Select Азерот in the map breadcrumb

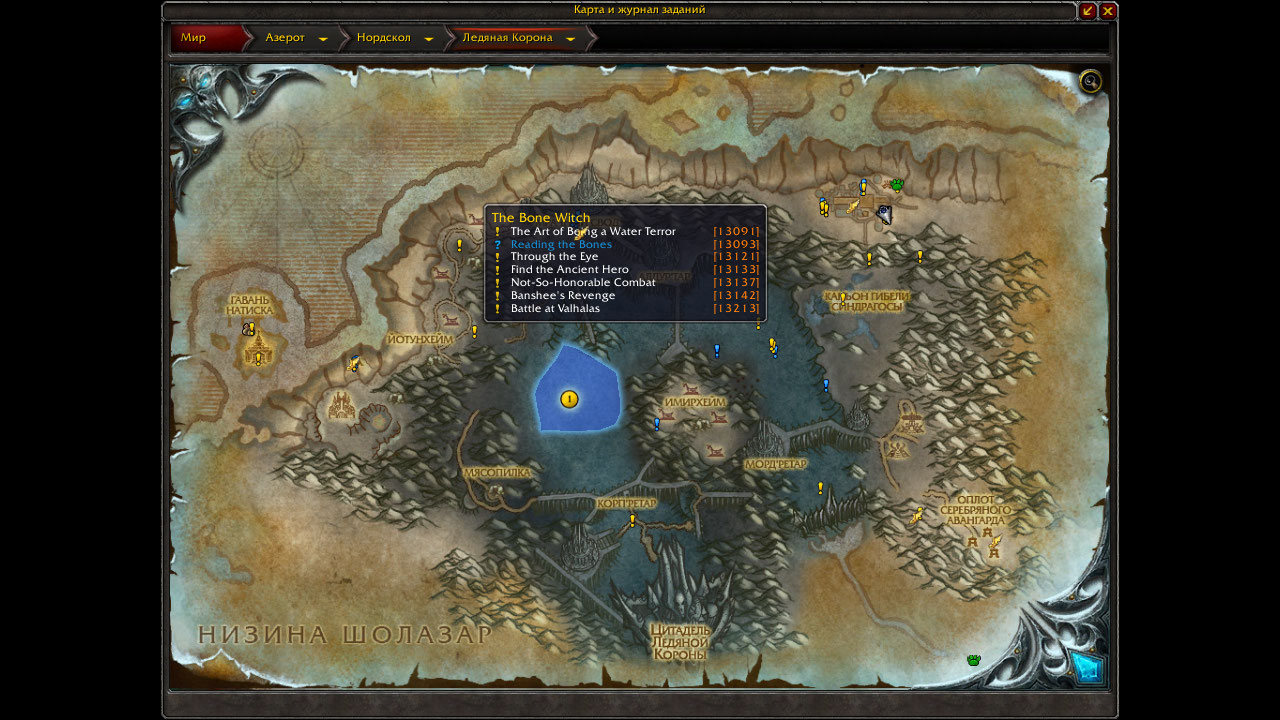click(x=284, y=38)
